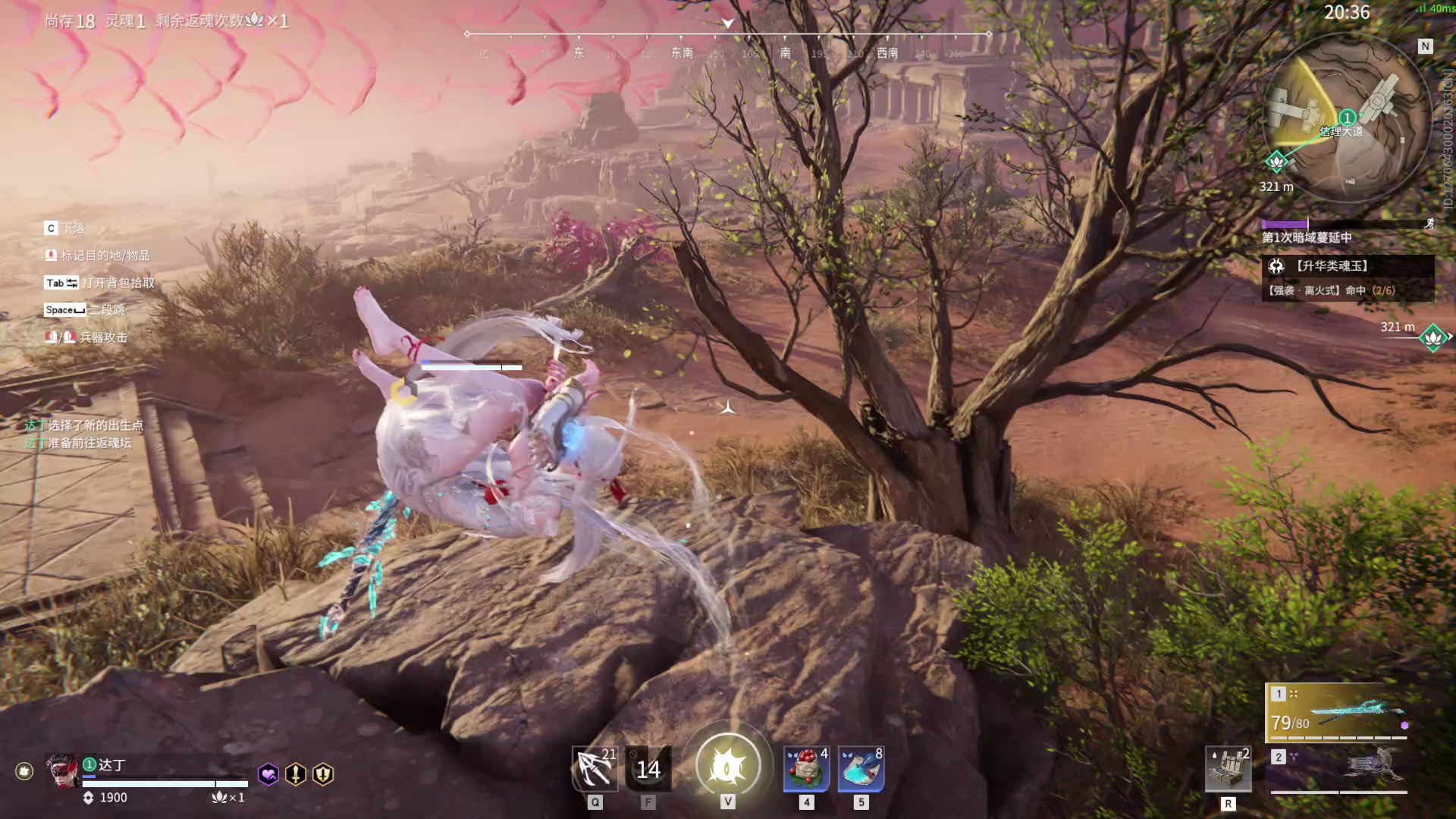The height and width of the screenshot is (819, 1456).
Task: Click the lotus distance marker at screen edge
Action: click(x=1433, y=337)
